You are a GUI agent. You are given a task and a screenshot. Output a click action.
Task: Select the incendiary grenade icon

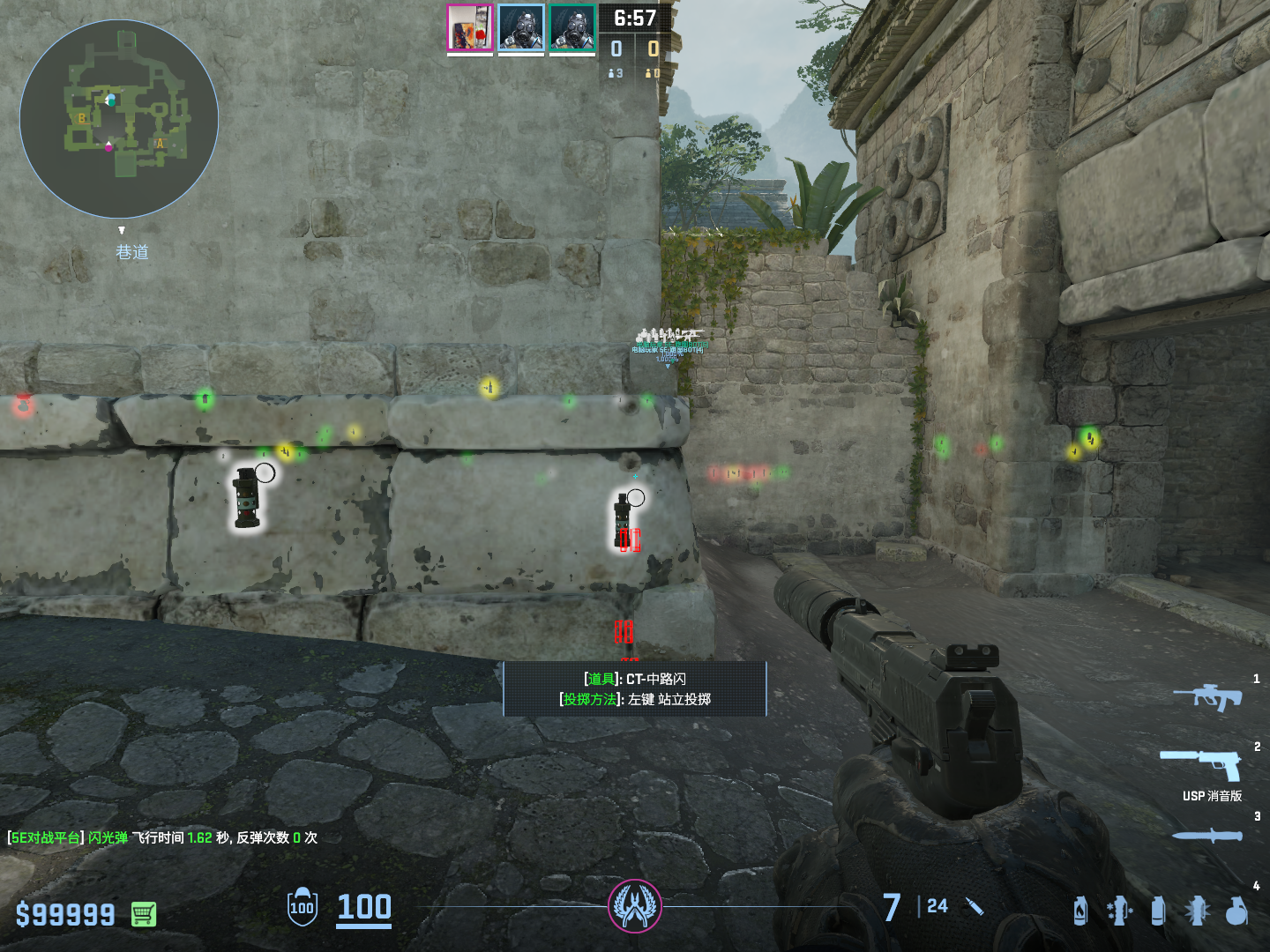1080,911
